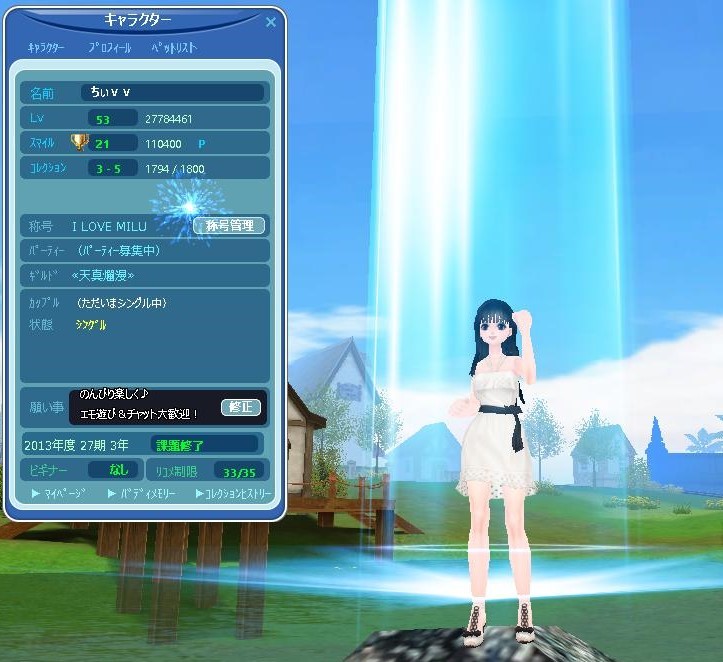Click the 修正 edit button
This screenshot has width=723, height=662.
243,407
